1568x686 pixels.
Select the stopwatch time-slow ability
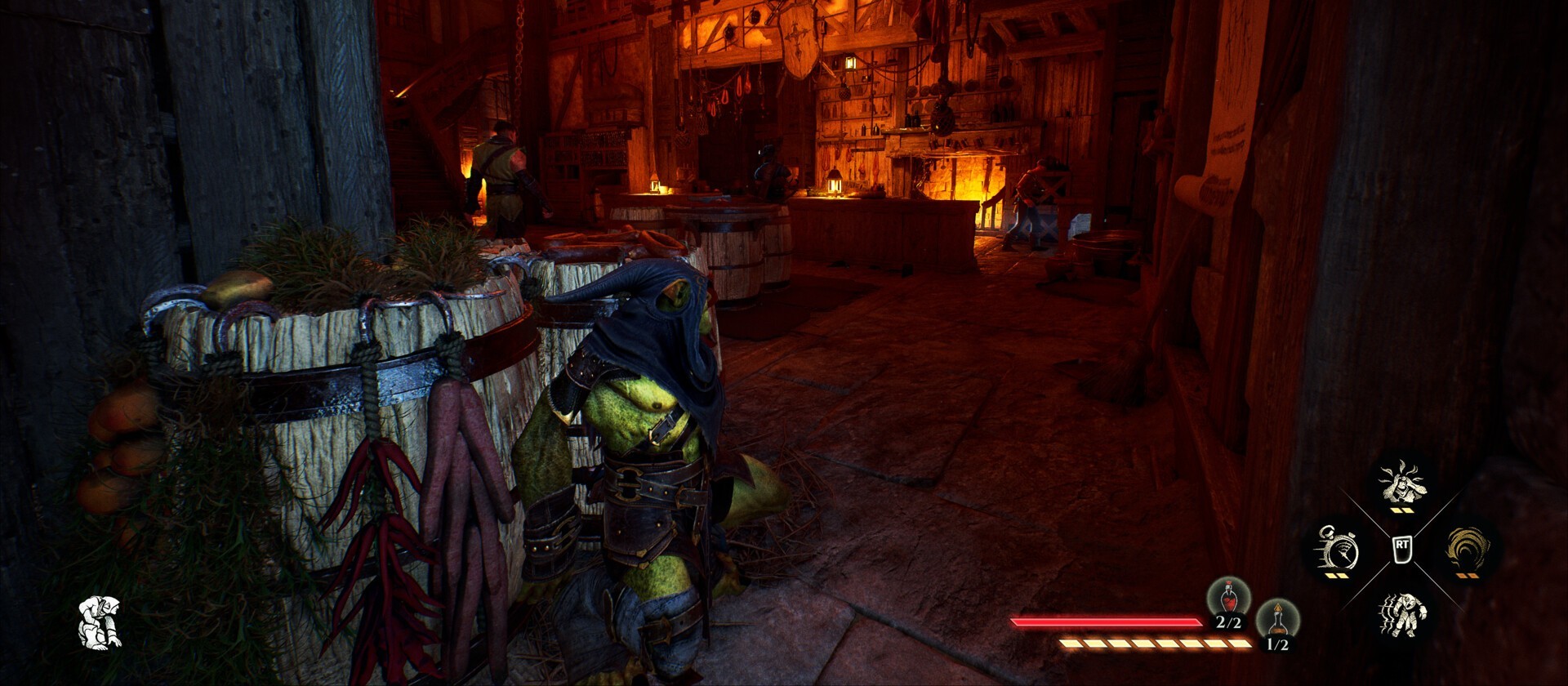1337,550
